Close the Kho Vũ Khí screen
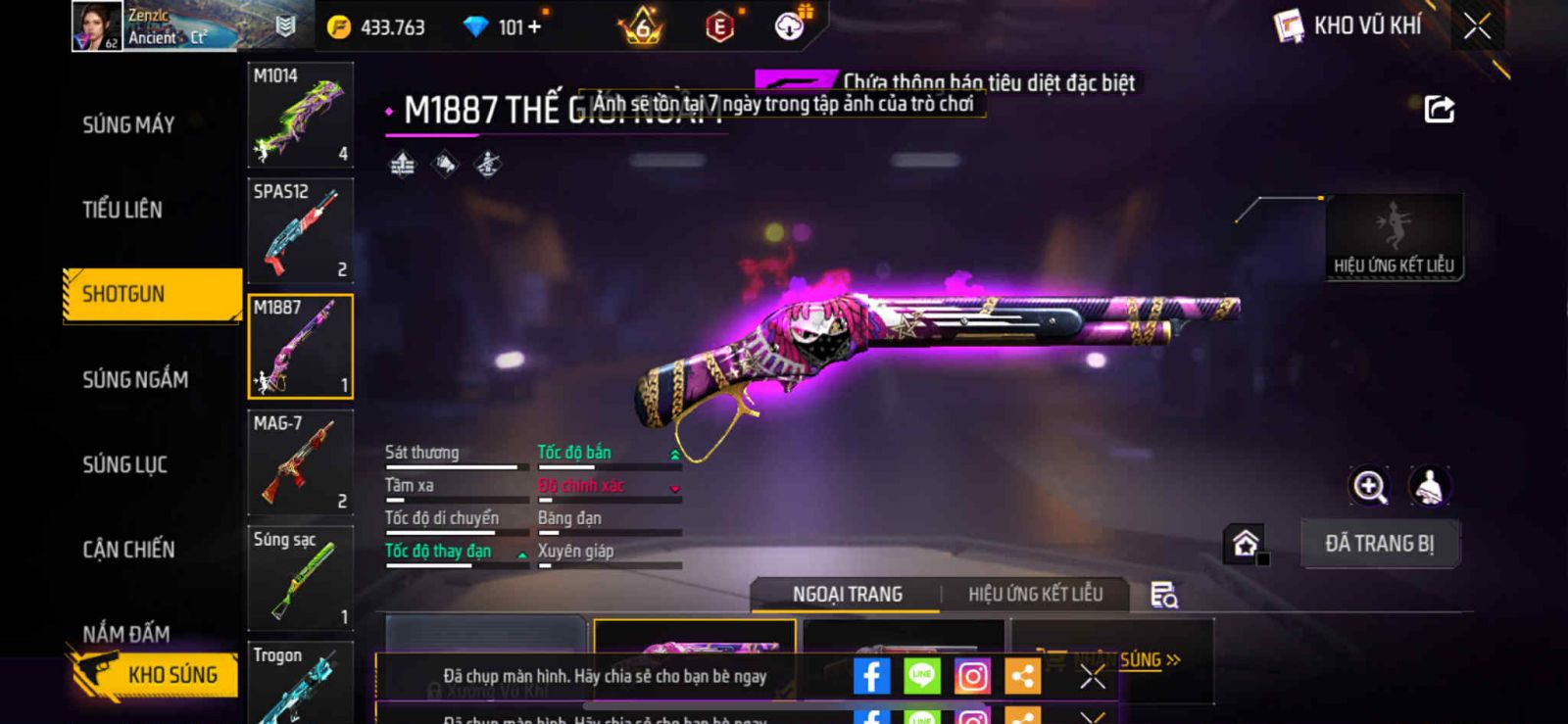 1477,26
